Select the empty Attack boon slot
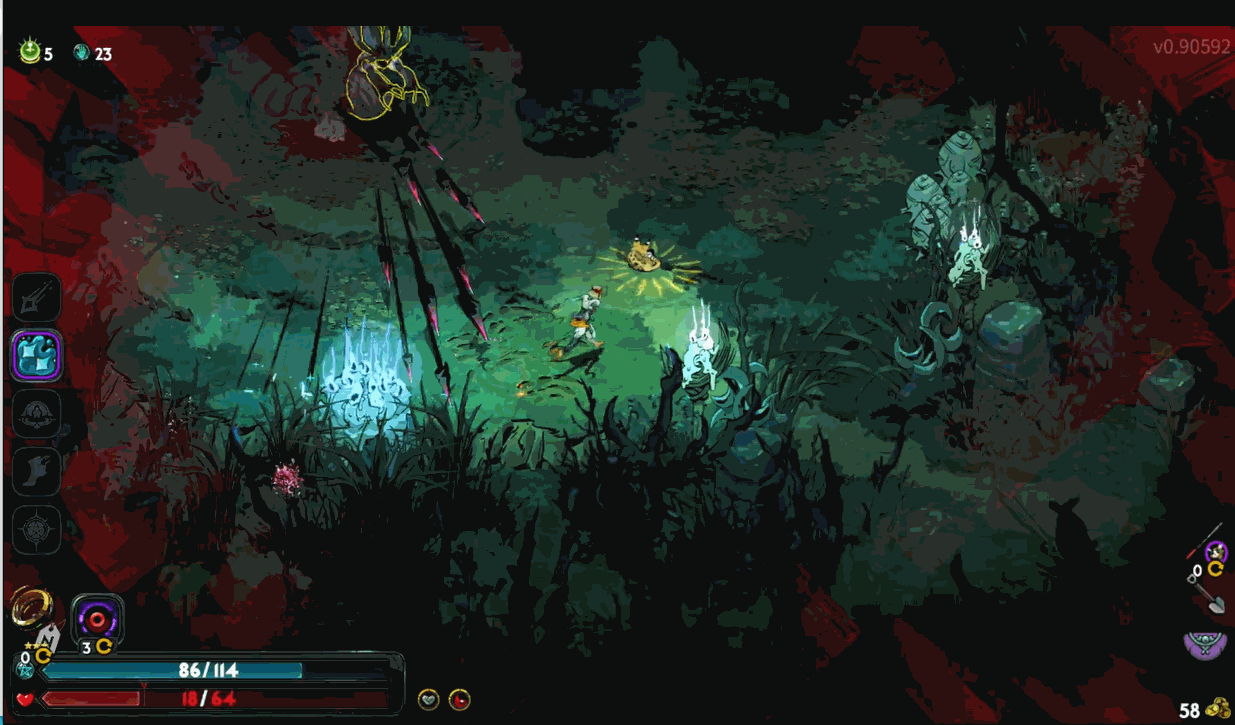 (37, 298)
